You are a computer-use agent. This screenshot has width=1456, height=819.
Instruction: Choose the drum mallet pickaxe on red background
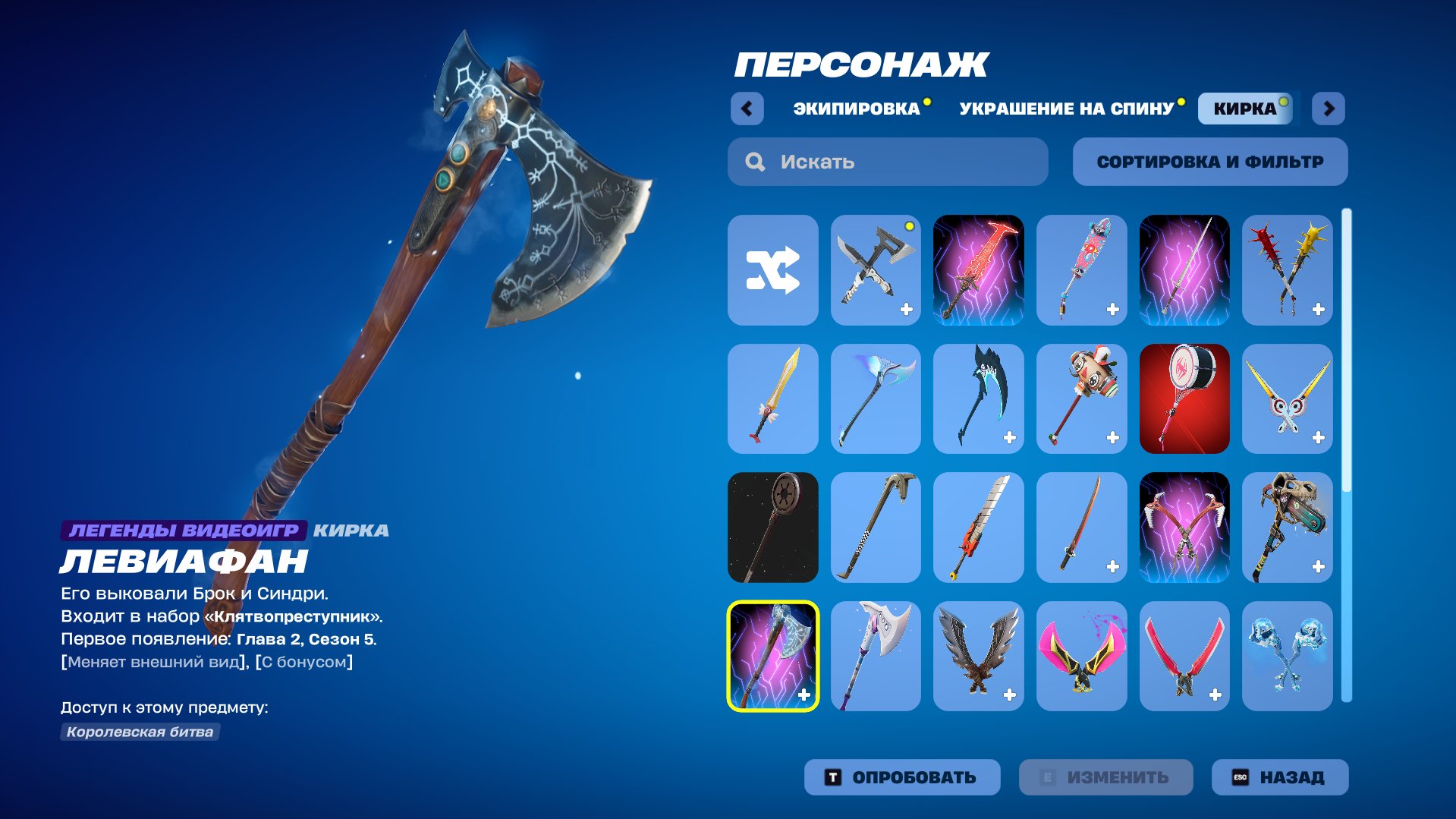1184,400
